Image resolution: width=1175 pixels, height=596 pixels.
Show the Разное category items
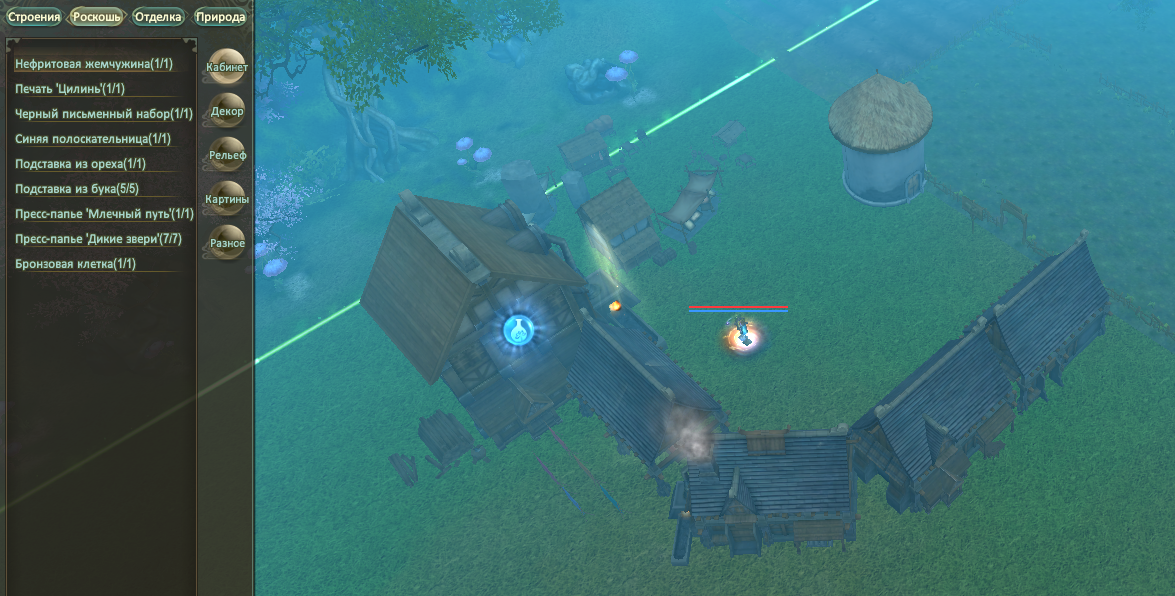pos(226,243)
